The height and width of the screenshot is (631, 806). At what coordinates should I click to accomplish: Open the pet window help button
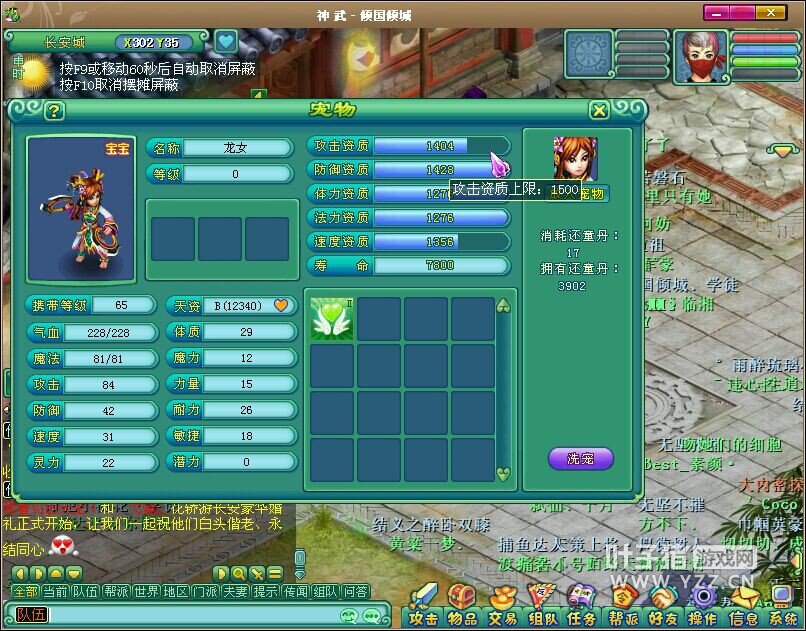54,111
